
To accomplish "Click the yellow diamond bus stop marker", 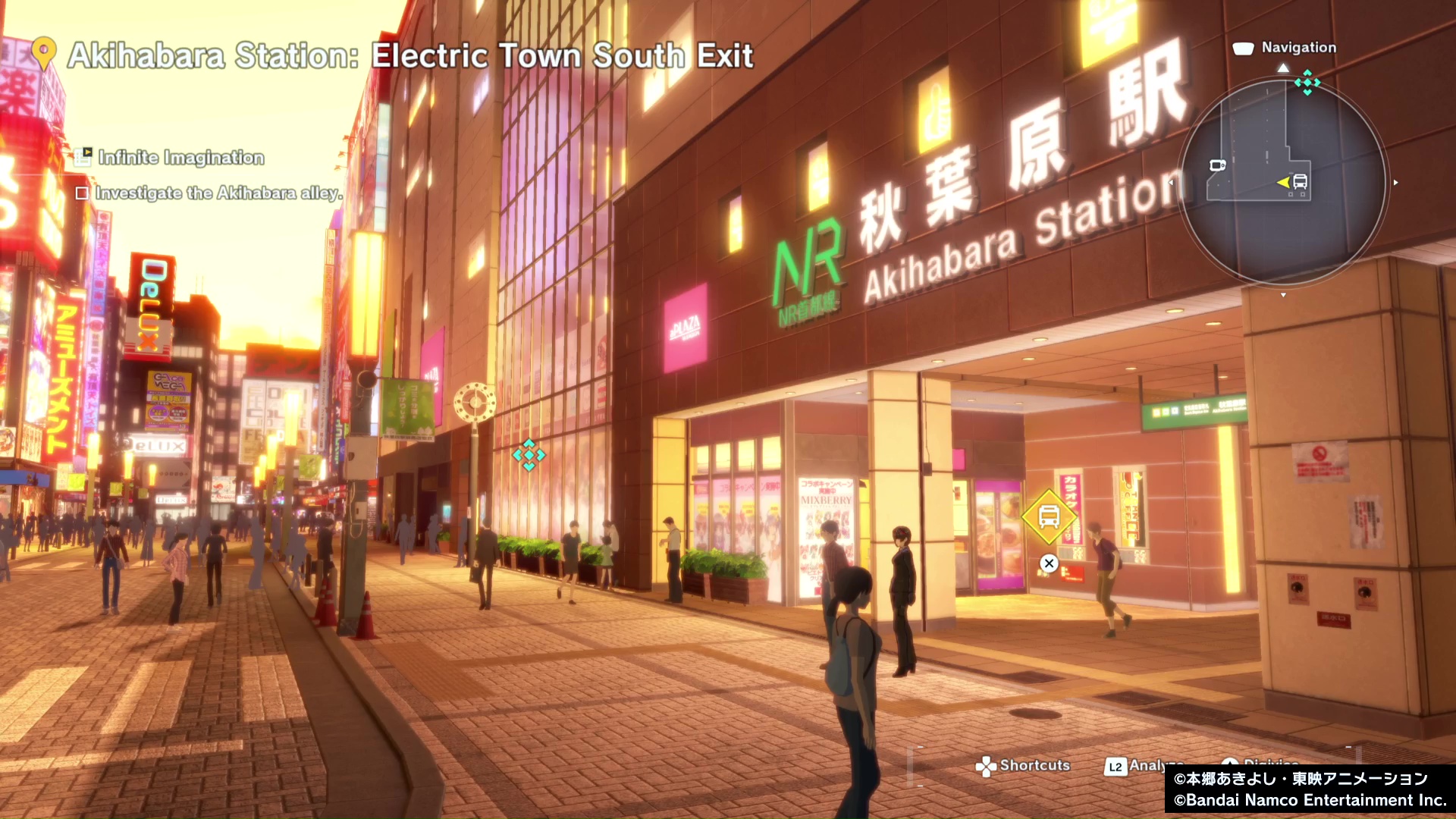I will coord(1049,517).
